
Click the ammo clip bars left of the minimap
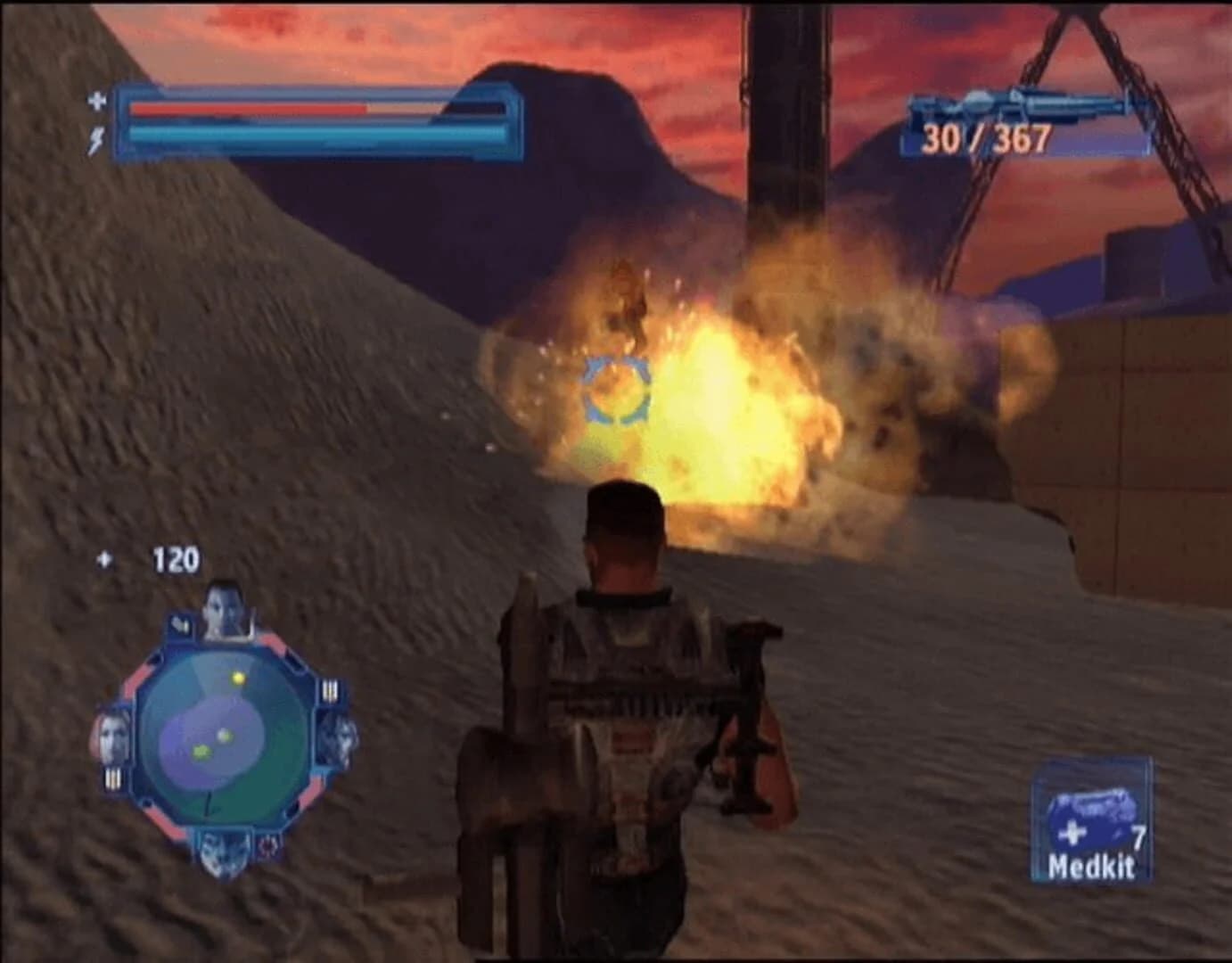point(113,776)
